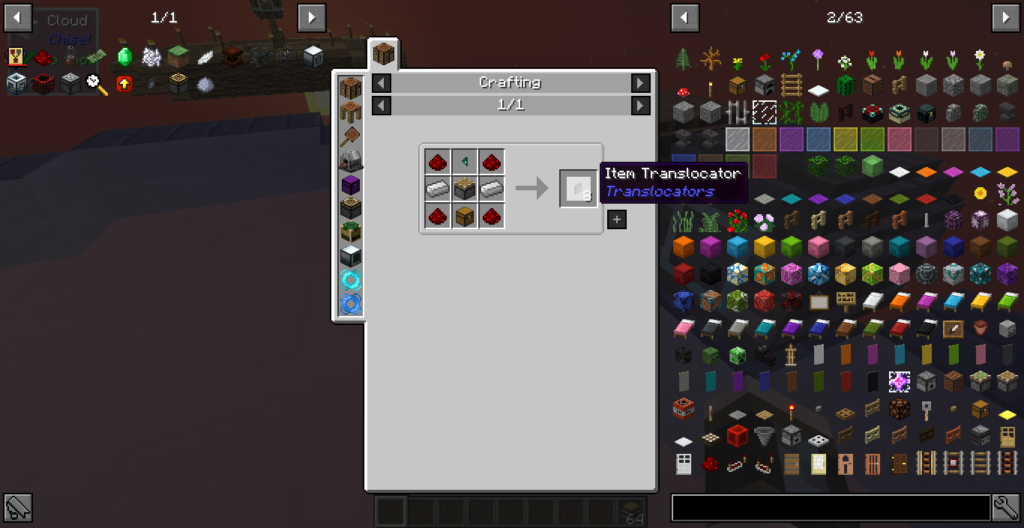Click the plus recipe transfer button
The width and height of the screenshot is (1024, 528).
pyautogui.click(x=617, y=219)
